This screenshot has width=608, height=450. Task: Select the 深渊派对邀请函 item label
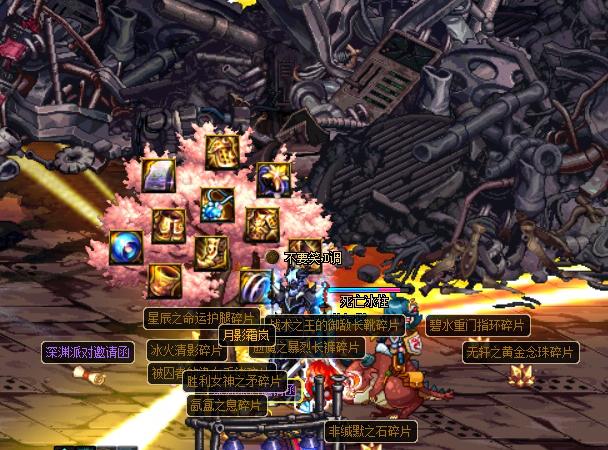click(87, 352)
